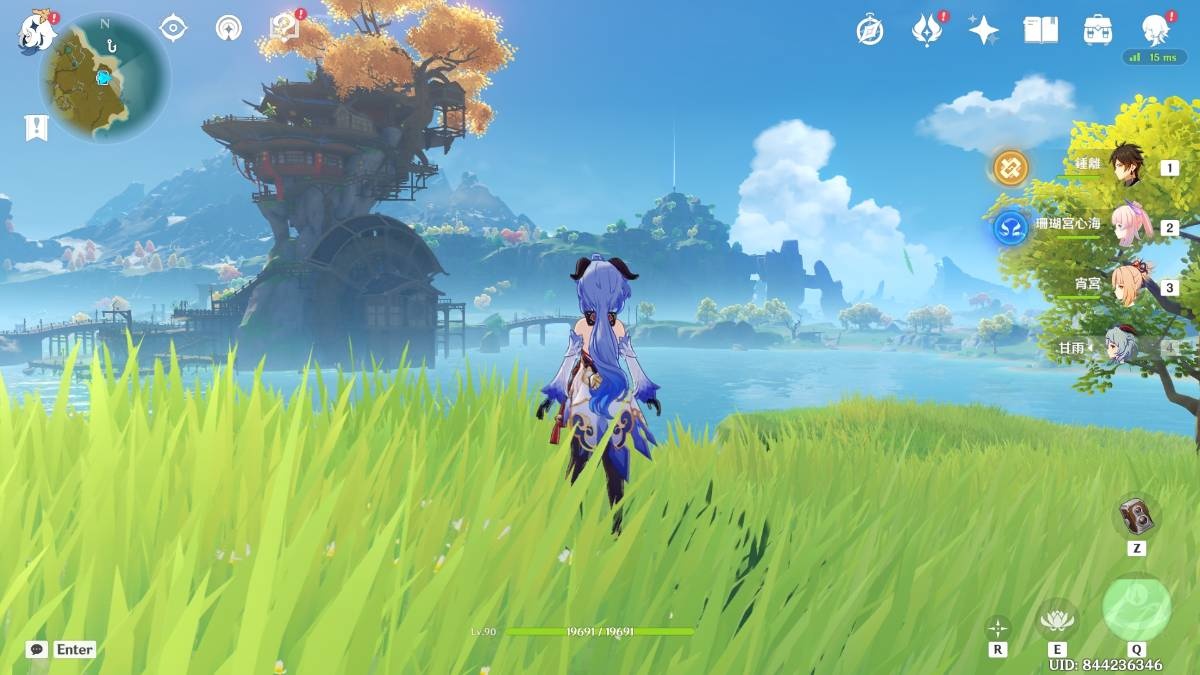
Task: Open the Paimon main menu
Action: [34, 33]
